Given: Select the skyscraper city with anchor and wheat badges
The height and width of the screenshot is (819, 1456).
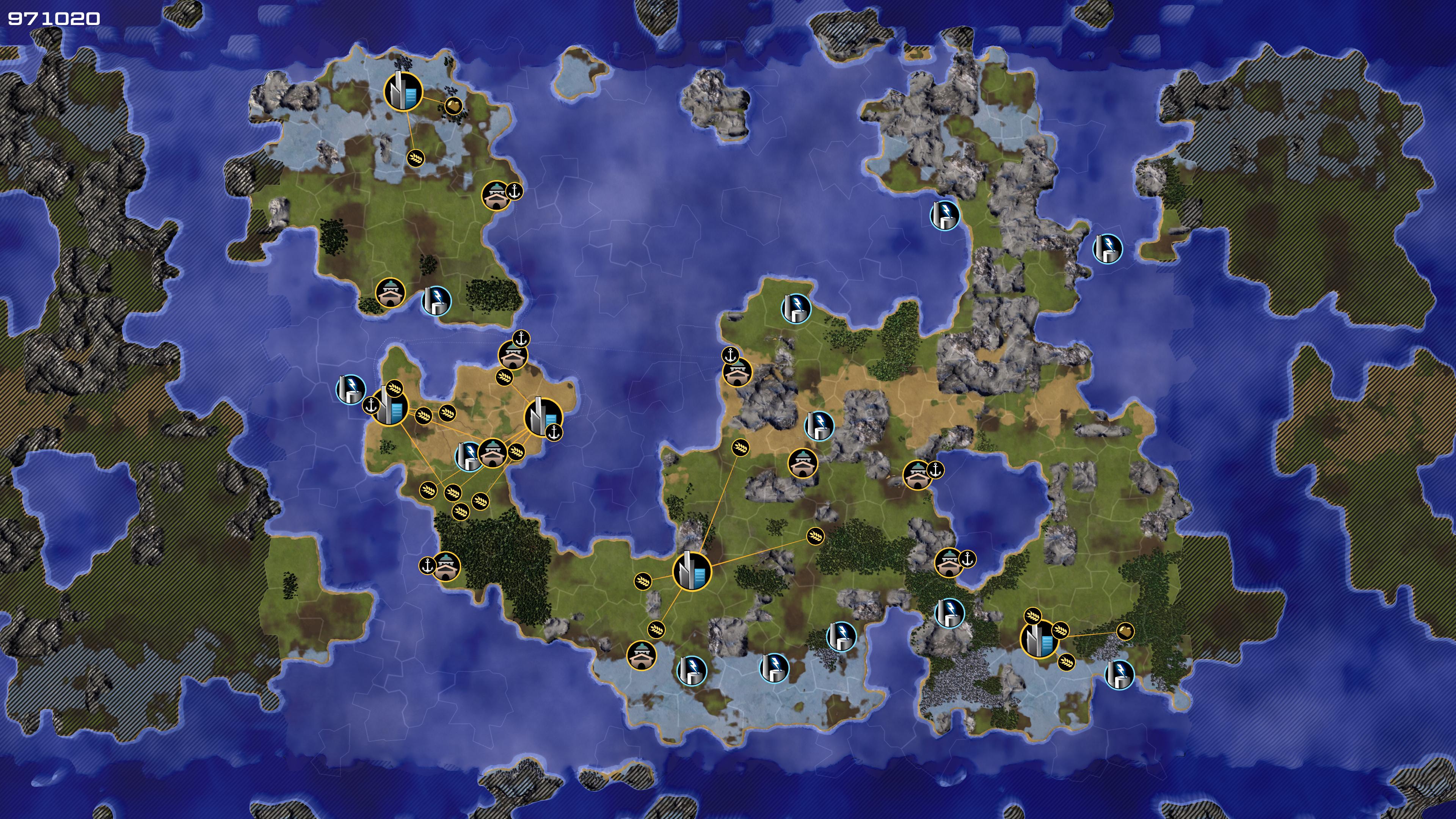Looking at the screenshot, I should pyautogui.click(x=389, y=406).
